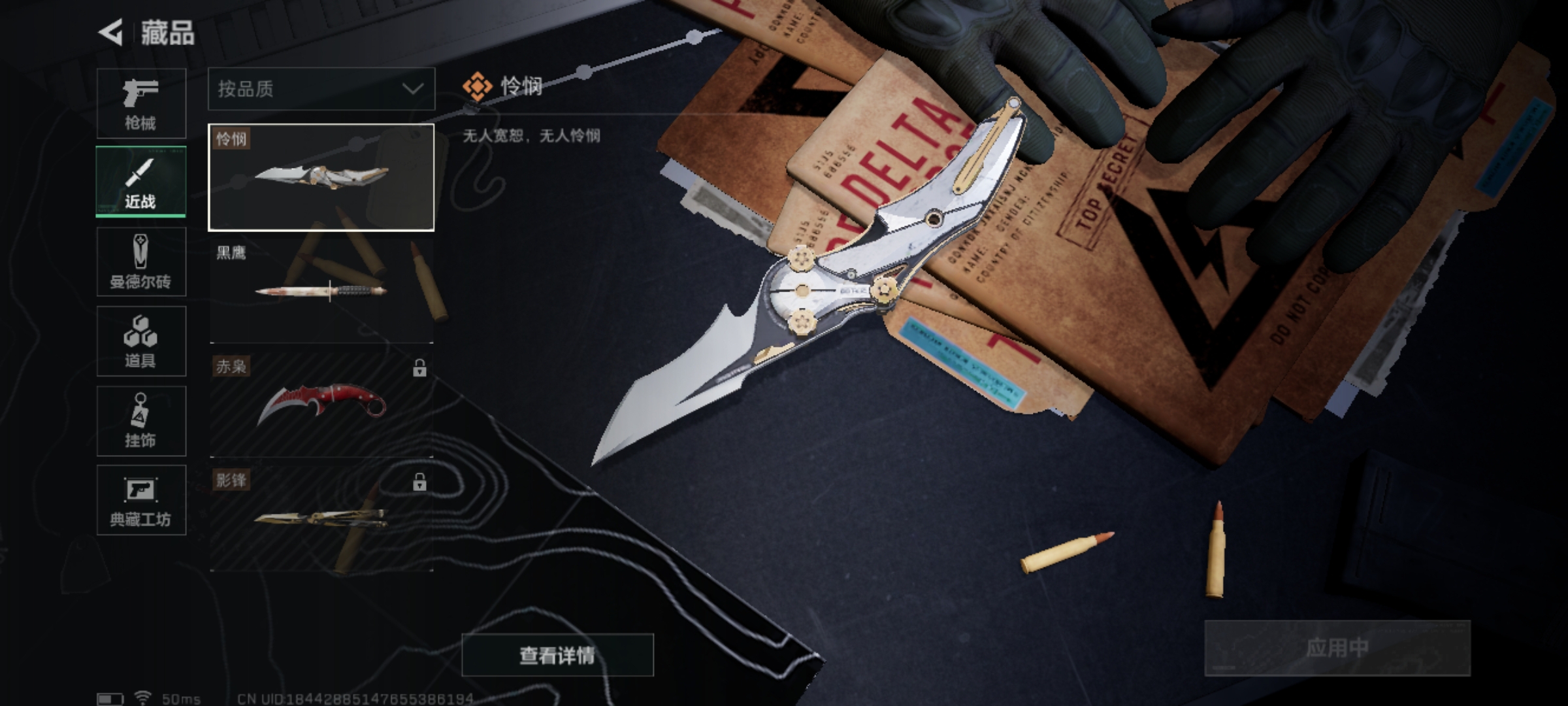Screen dimensions: 1568x706
Task: Select the locked 赤枭 karambit
Action: click(x=321, y=405)
